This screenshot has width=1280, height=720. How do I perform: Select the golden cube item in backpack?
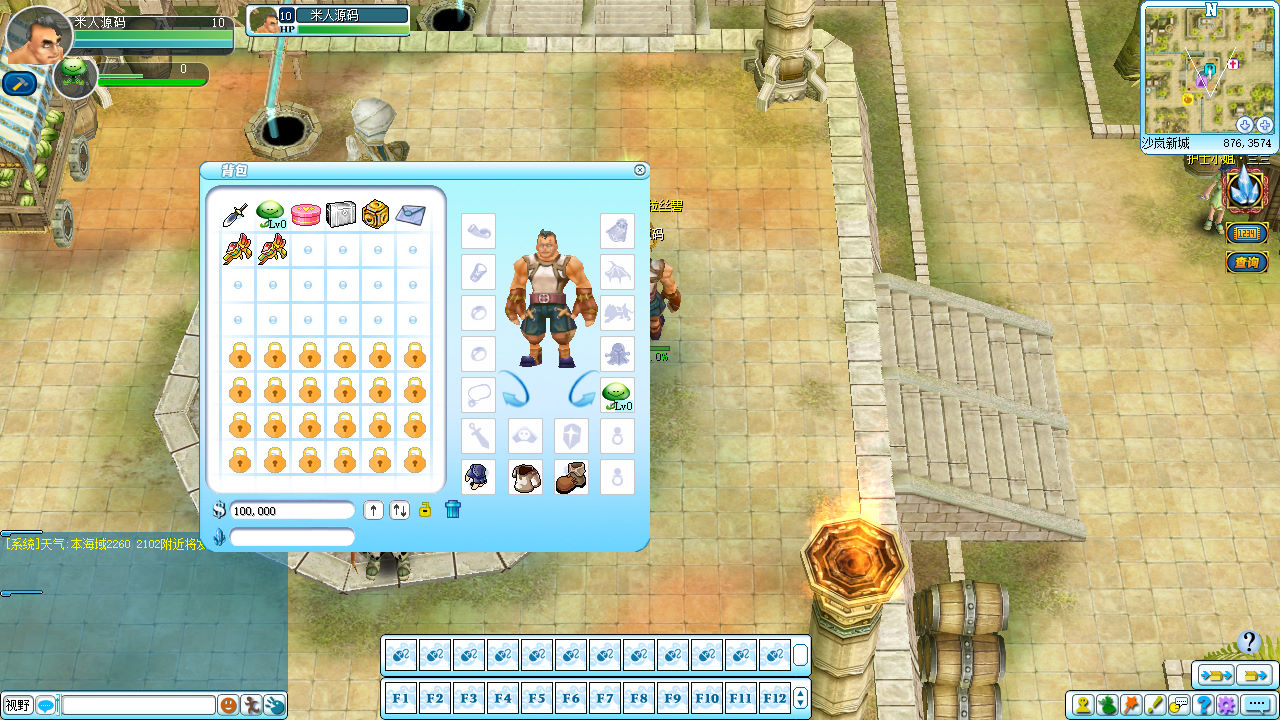click(x=375, y=214)
